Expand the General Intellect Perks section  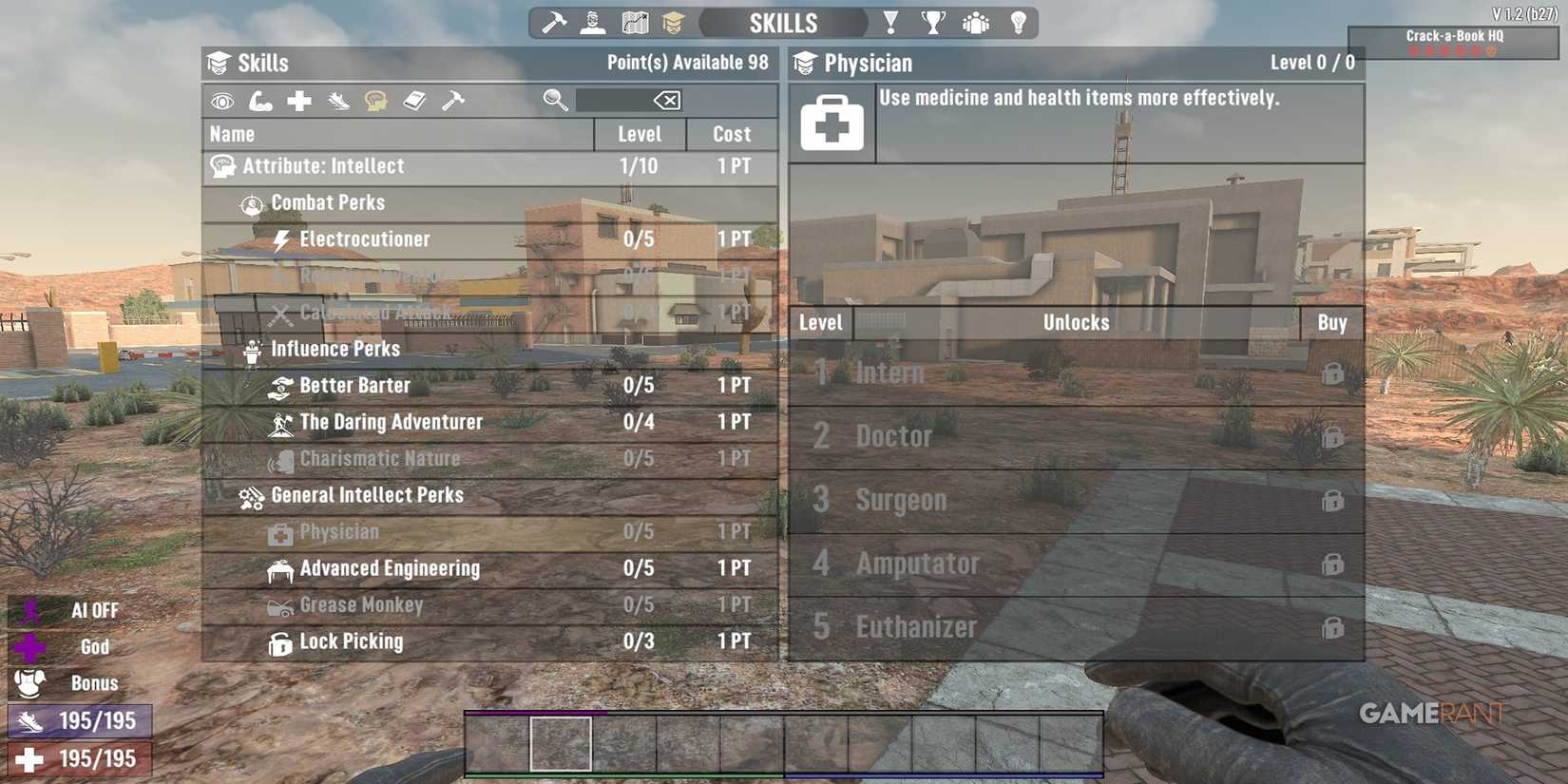367,494
